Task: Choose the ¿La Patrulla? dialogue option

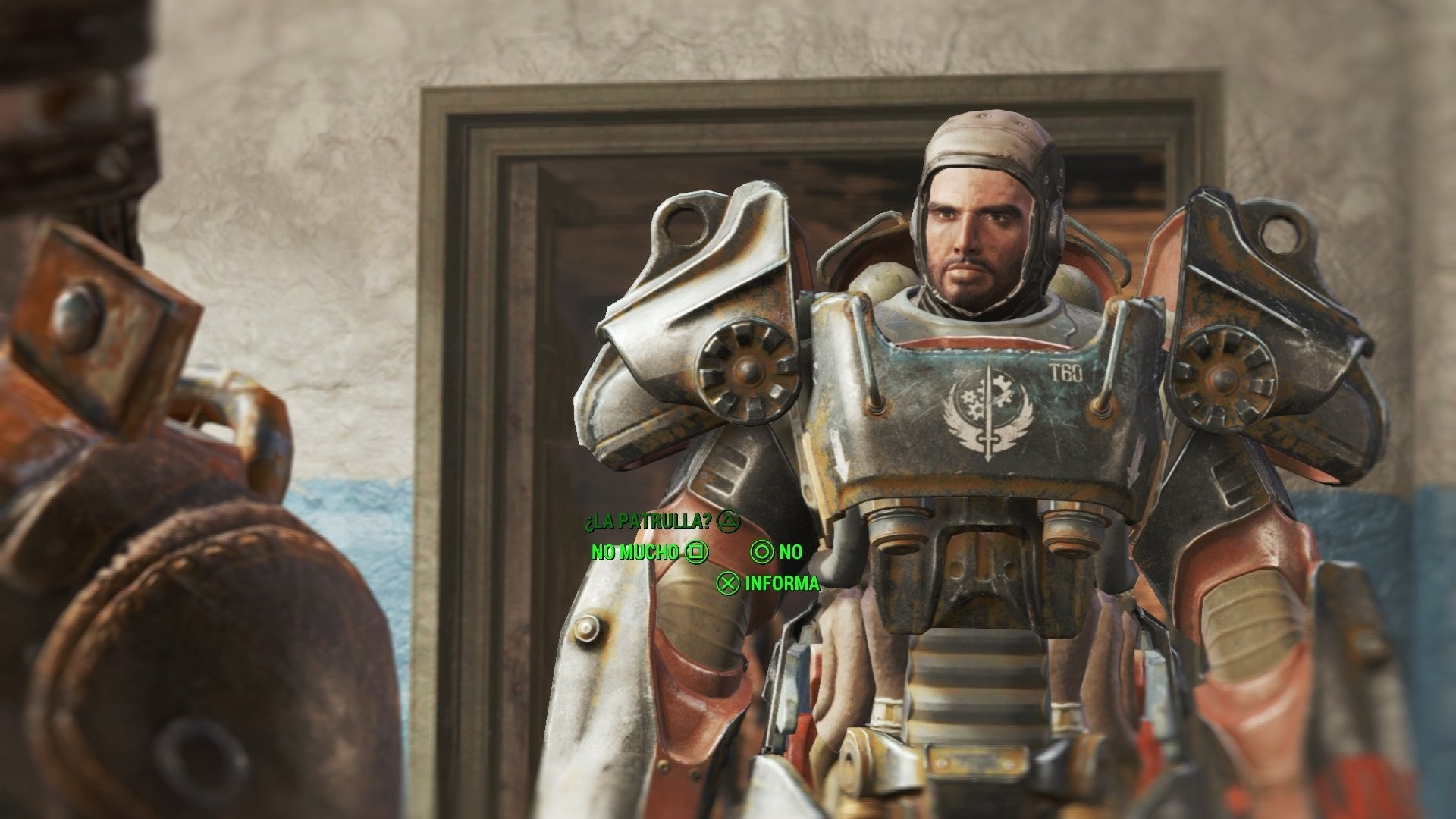Action: tap(648, 521)
